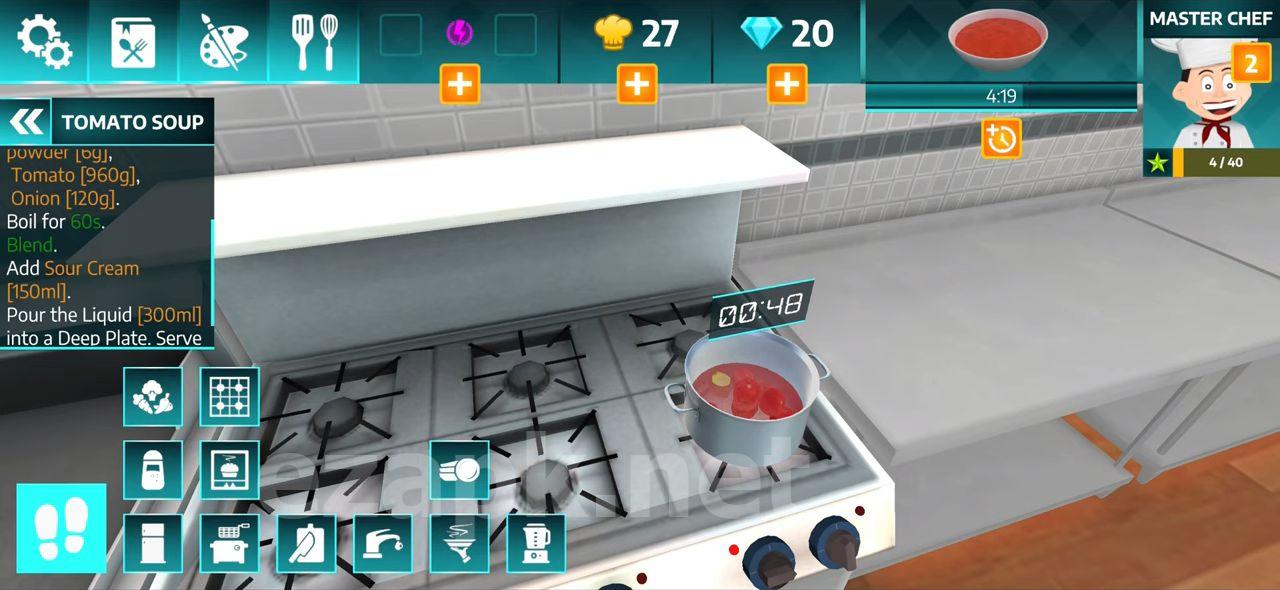Screen dimensions: 1280x590
Task: Open the spatula and whisk utensils menu
Action: tap(313, 41)
